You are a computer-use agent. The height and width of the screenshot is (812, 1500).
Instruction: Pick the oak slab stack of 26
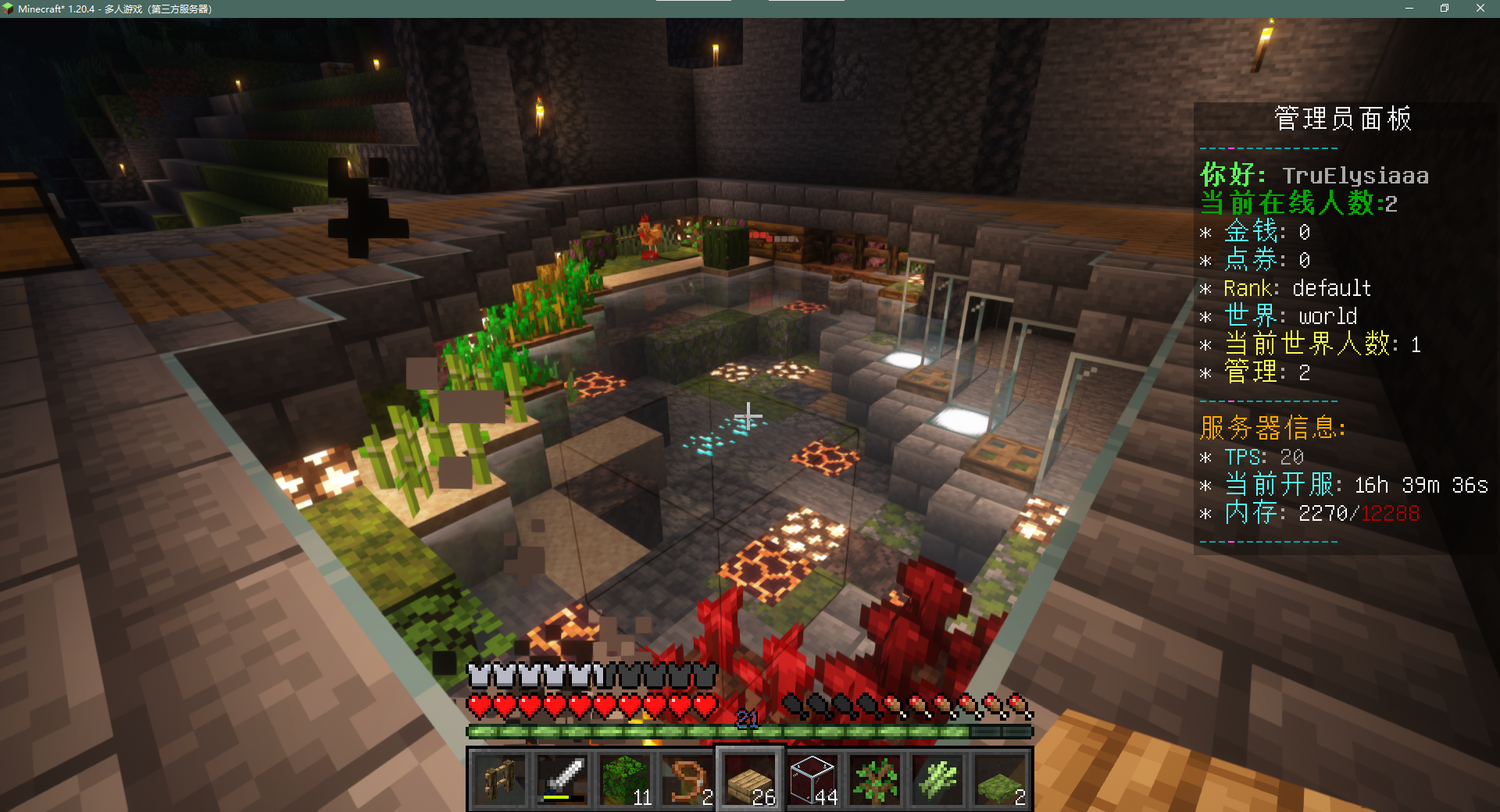[750, 780]
